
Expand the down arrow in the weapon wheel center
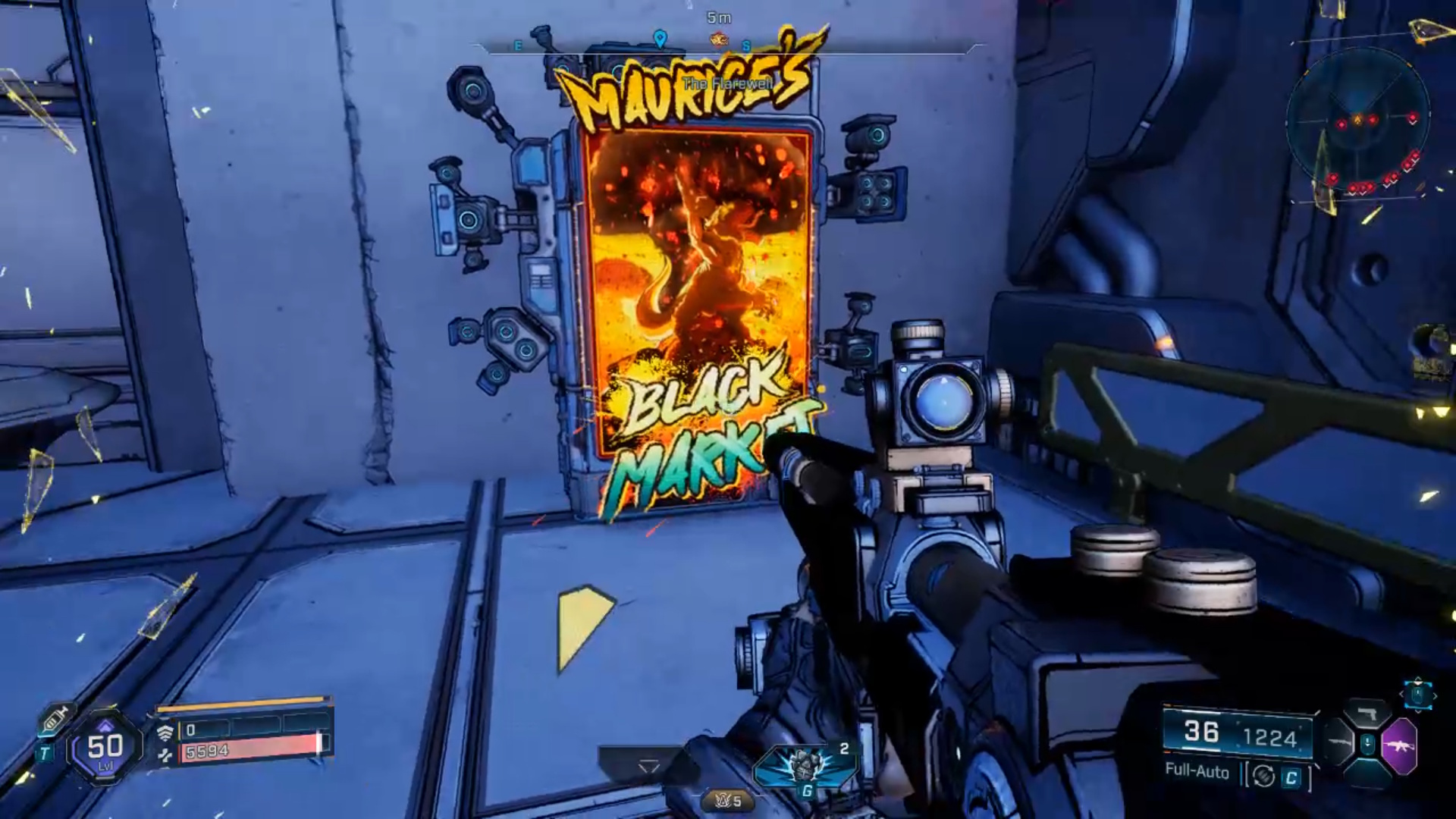[1368, 742]
